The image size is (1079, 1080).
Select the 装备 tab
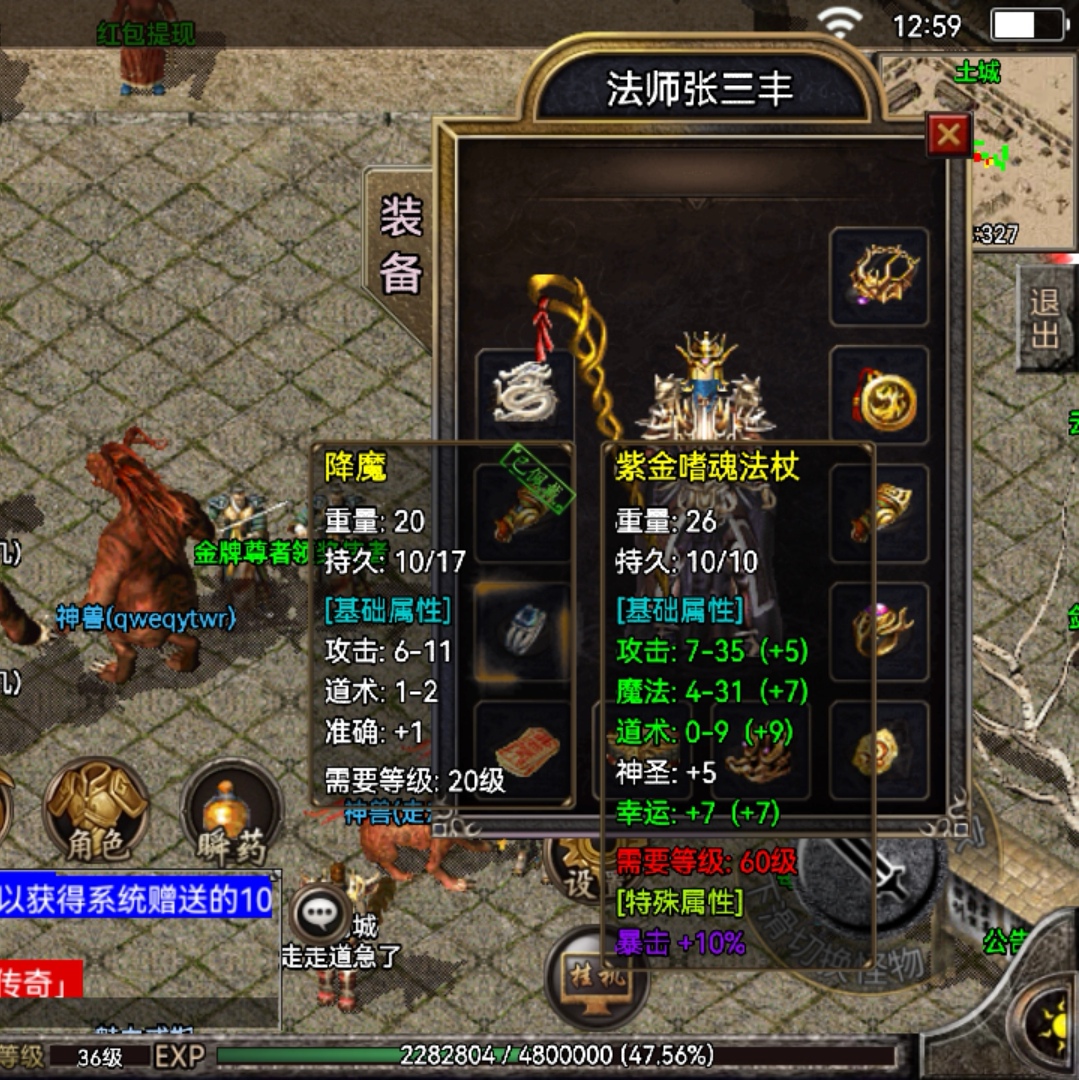click(x=400, y=246)
